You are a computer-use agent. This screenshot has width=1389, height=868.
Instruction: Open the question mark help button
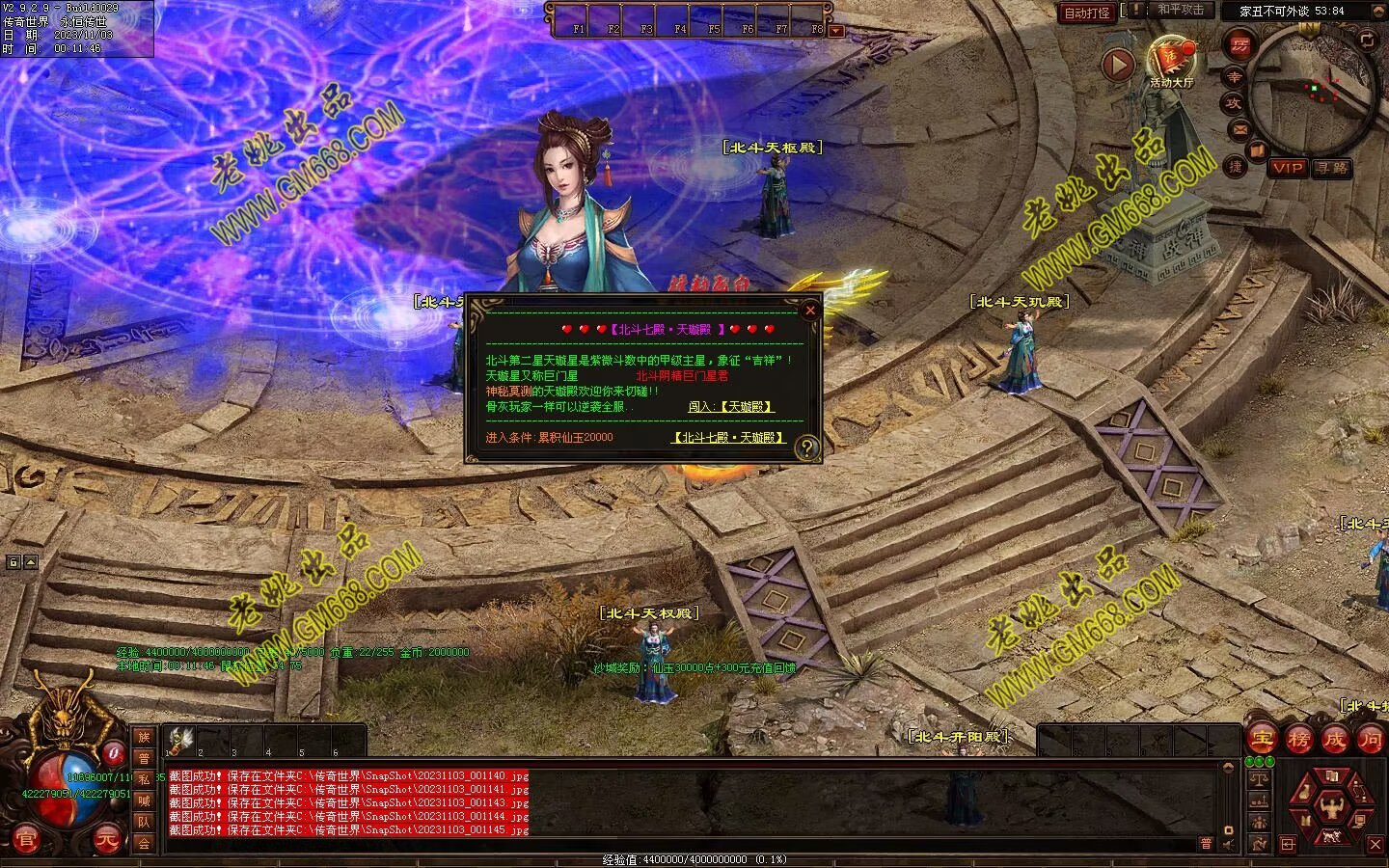coord(806,447)
